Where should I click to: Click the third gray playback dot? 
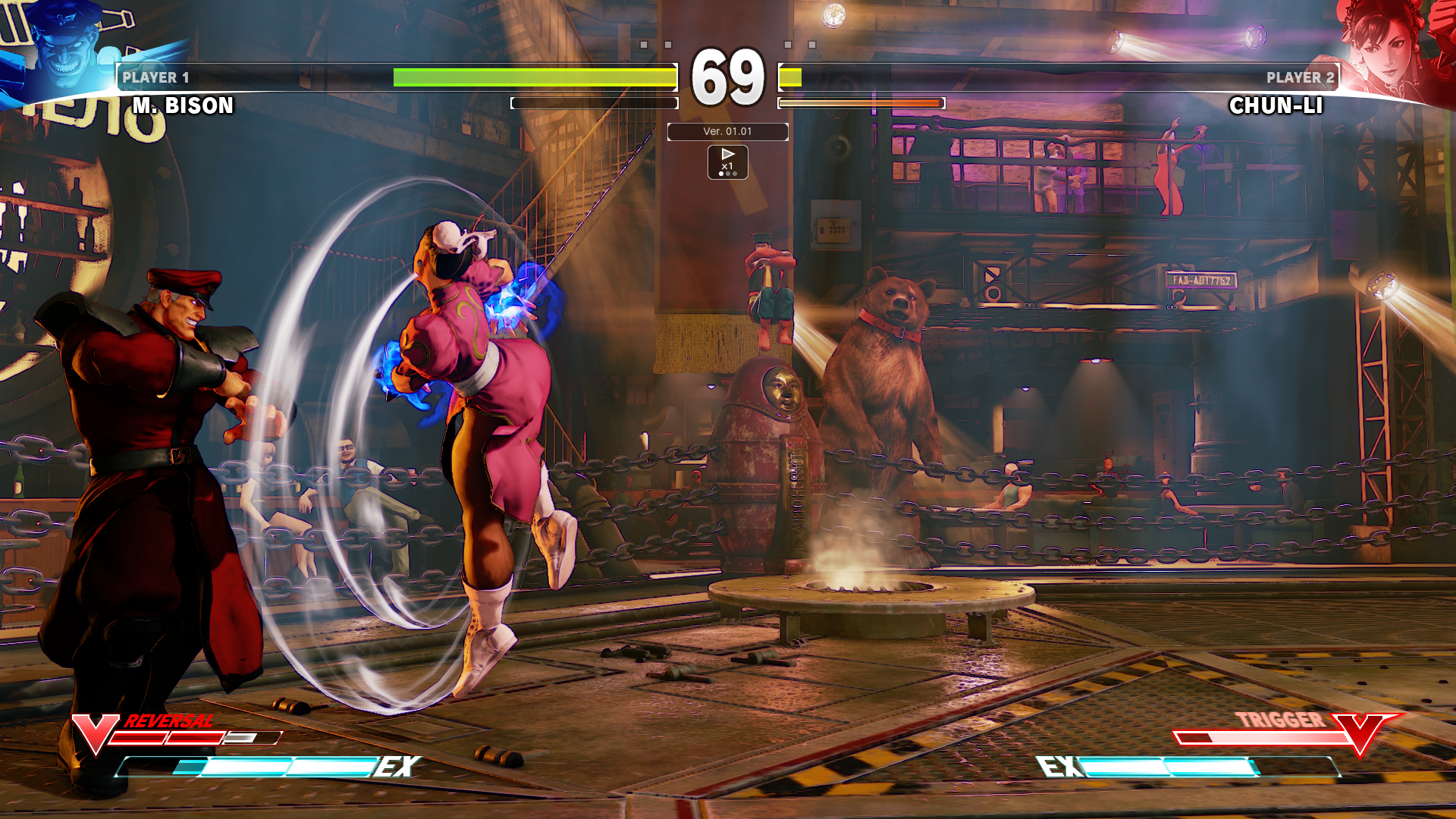pos(734,175)
